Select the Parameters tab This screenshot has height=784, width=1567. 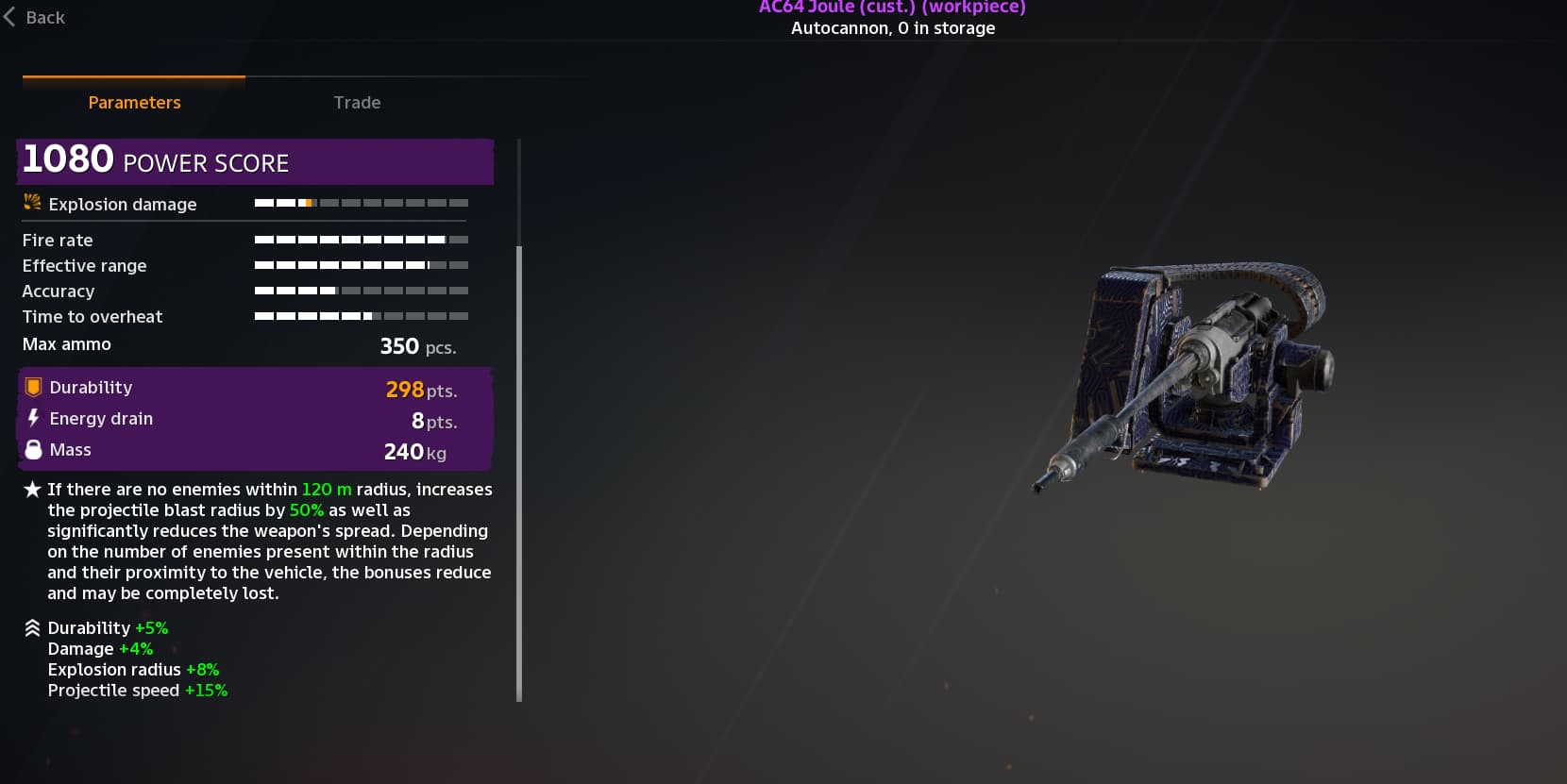point(134,102)
